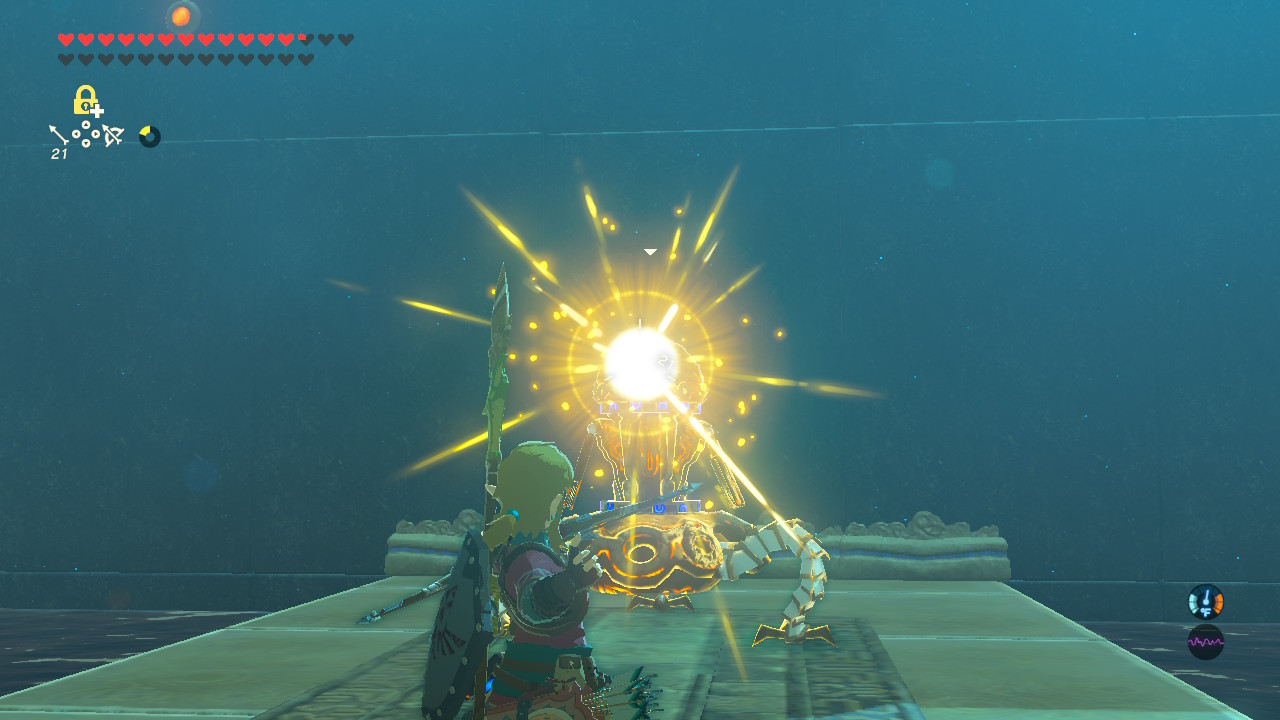Click the d-pad weapon selector icon

86,133
